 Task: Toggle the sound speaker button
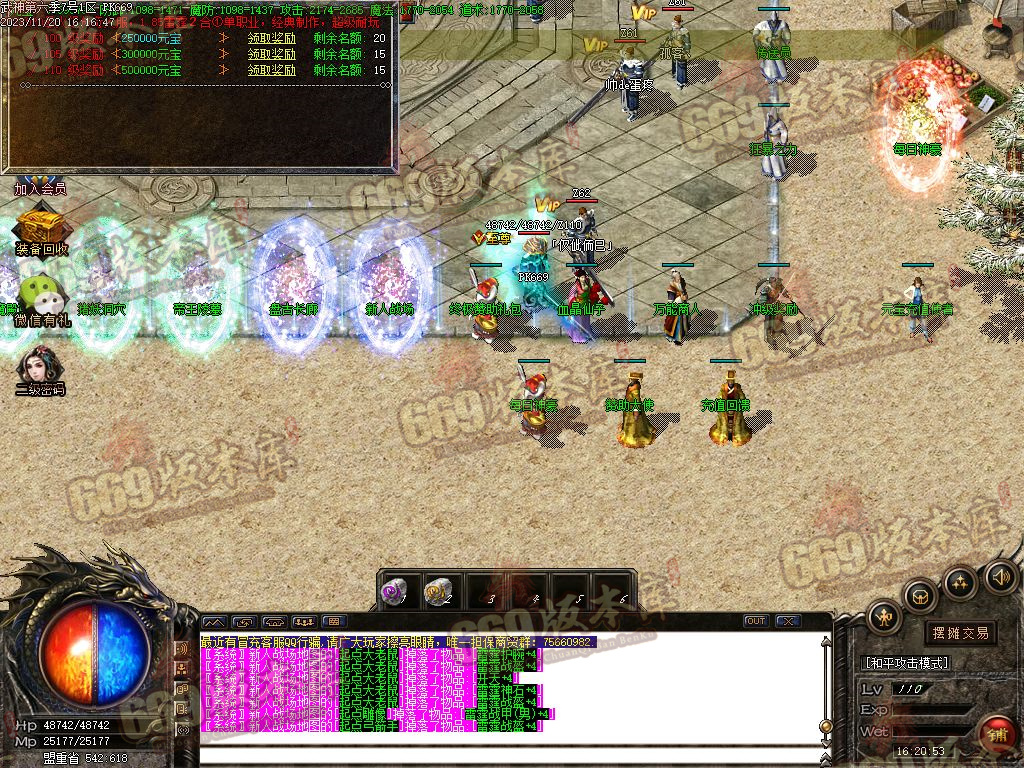1000,577
